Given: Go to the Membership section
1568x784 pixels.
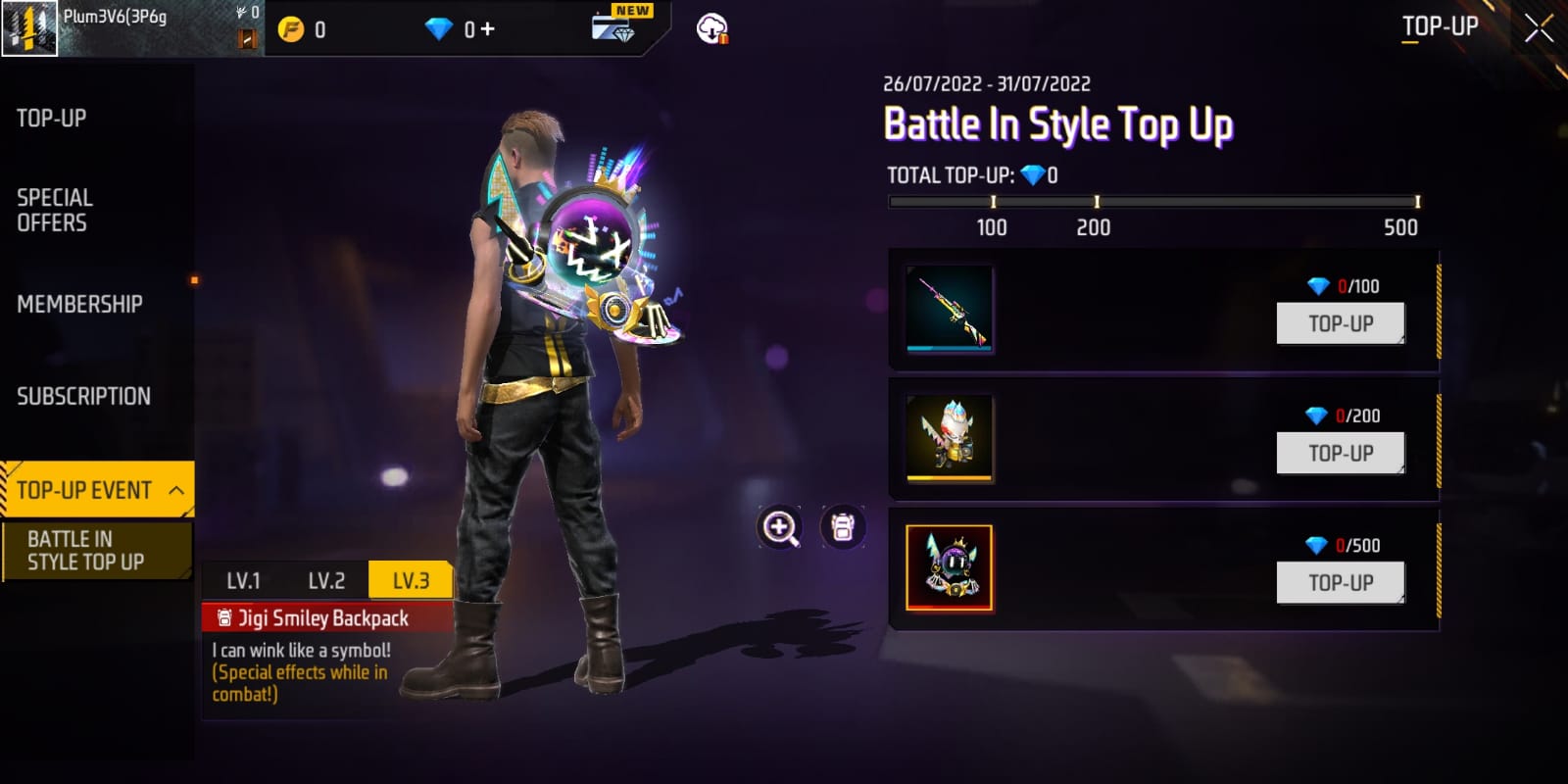Looking at the screenshot, I should (x=79, y=304).
